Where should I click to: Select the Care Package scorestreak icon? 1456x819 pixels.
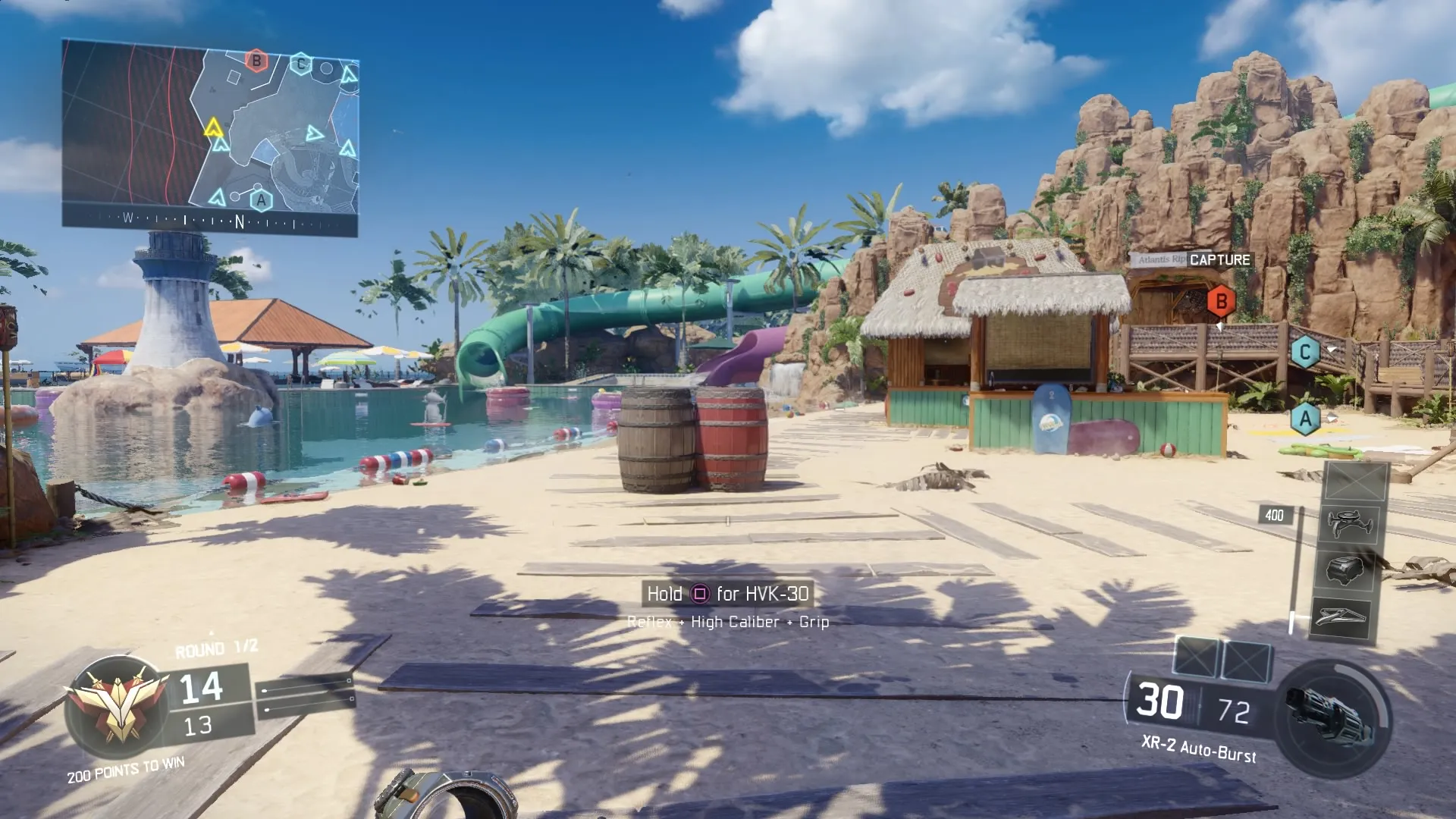[1345, 570]
